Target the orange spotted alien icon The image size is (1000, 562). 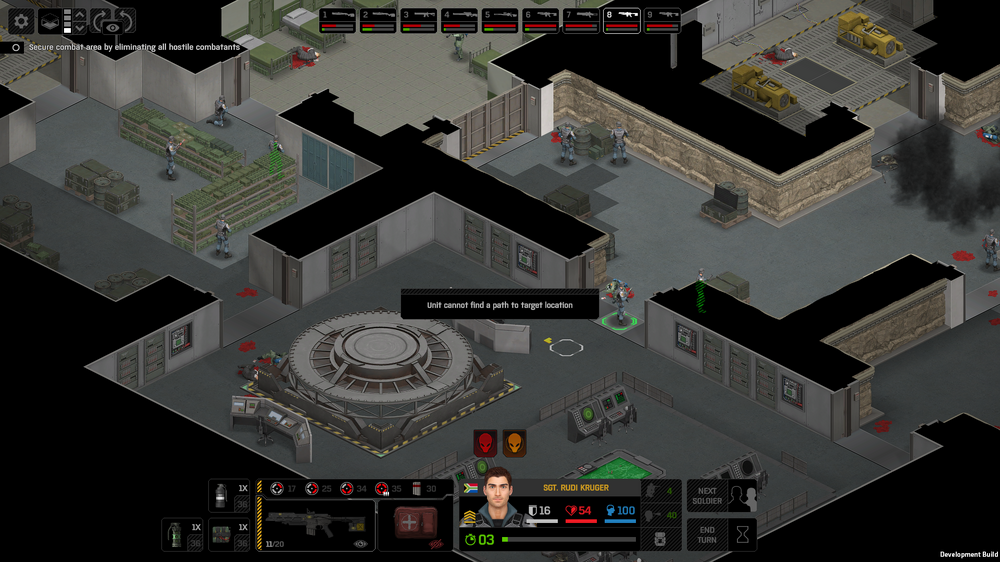click(515, 441)
